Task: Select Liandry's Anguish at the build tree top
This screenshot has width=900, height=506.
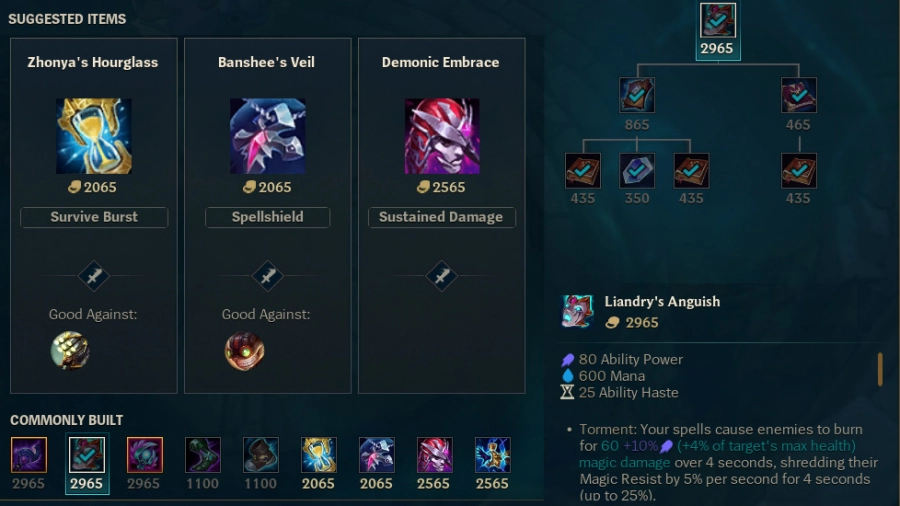Action: click(x=717, y=21)
